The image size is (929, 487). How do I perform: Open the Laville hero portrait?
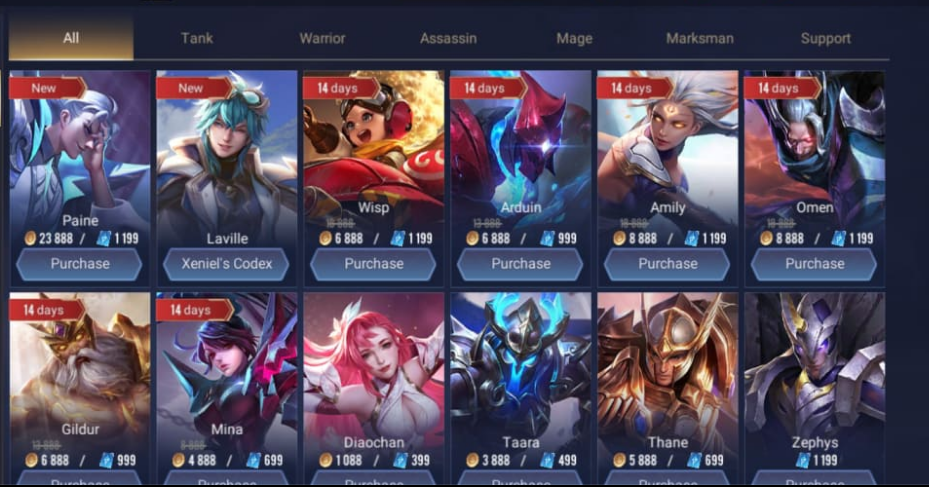227,150
